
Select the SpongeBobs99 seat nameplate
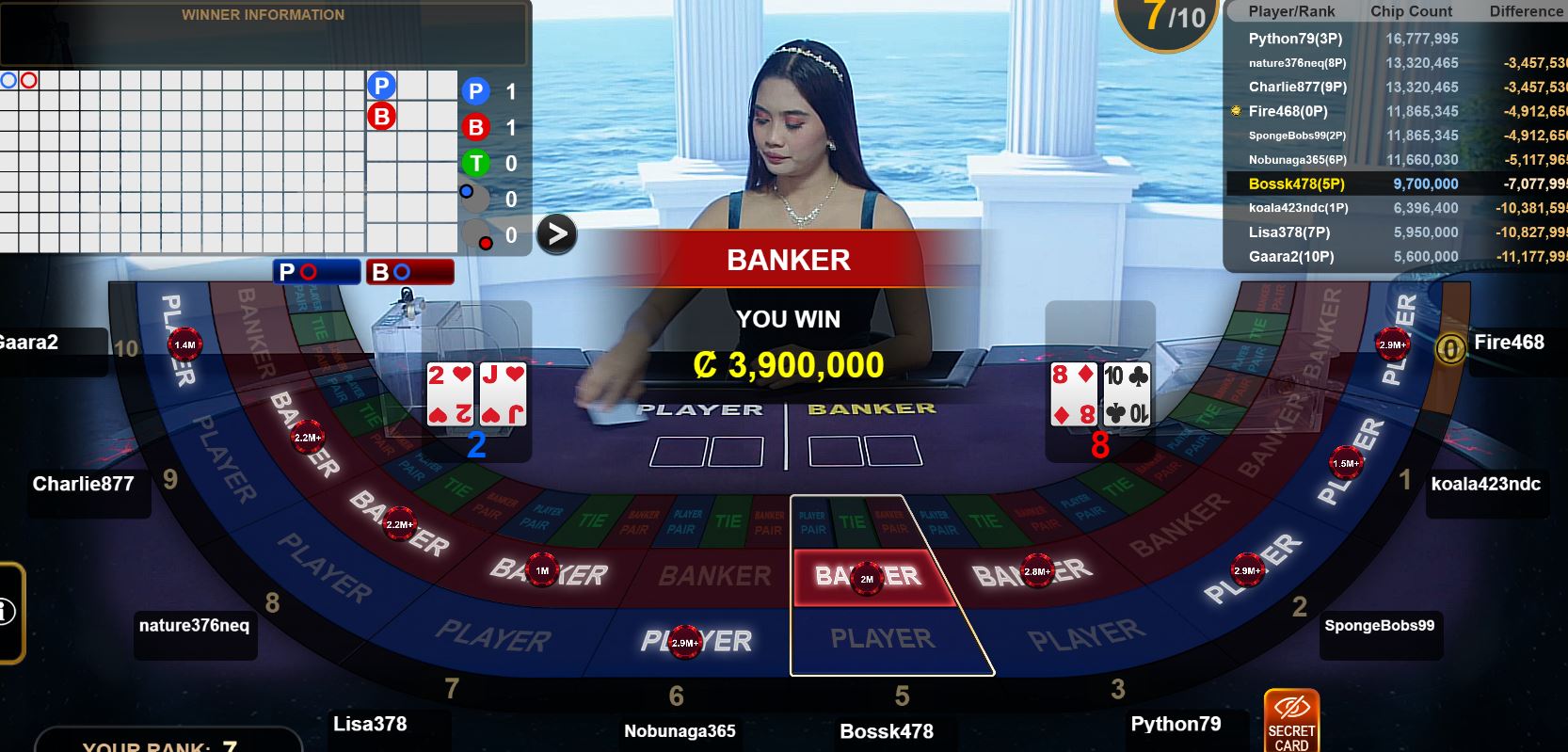[x=1379, y=626]
